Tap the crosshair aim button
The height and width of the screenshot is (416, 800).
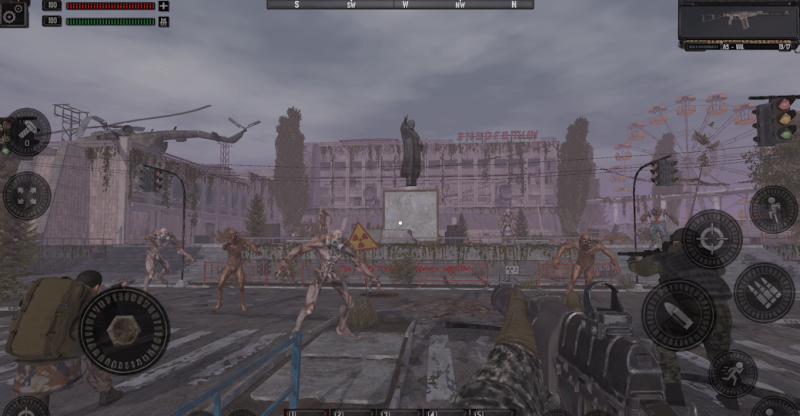click(x=711, y=239)
